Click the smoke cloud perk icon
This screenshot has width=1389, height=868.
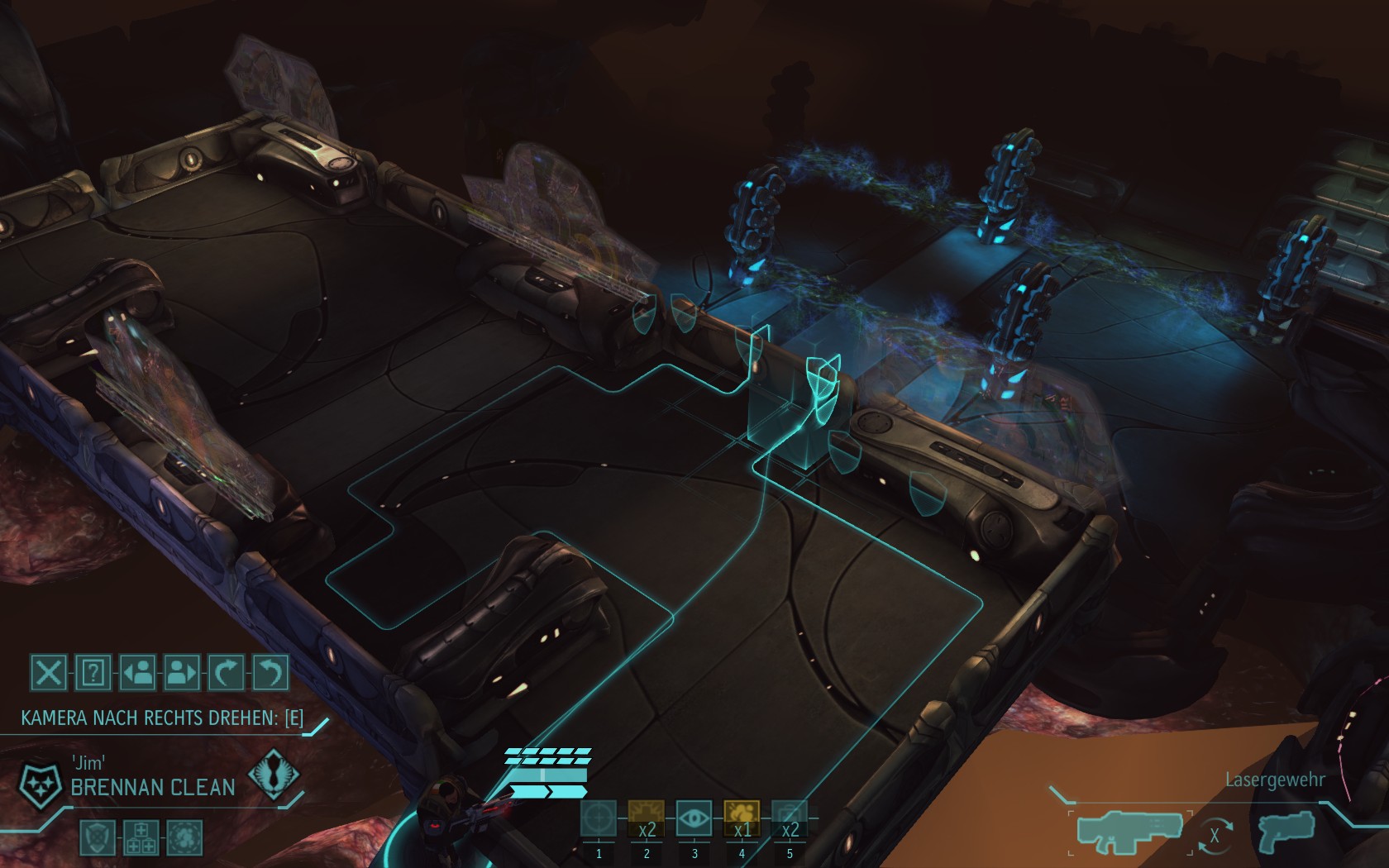(184, 837)
